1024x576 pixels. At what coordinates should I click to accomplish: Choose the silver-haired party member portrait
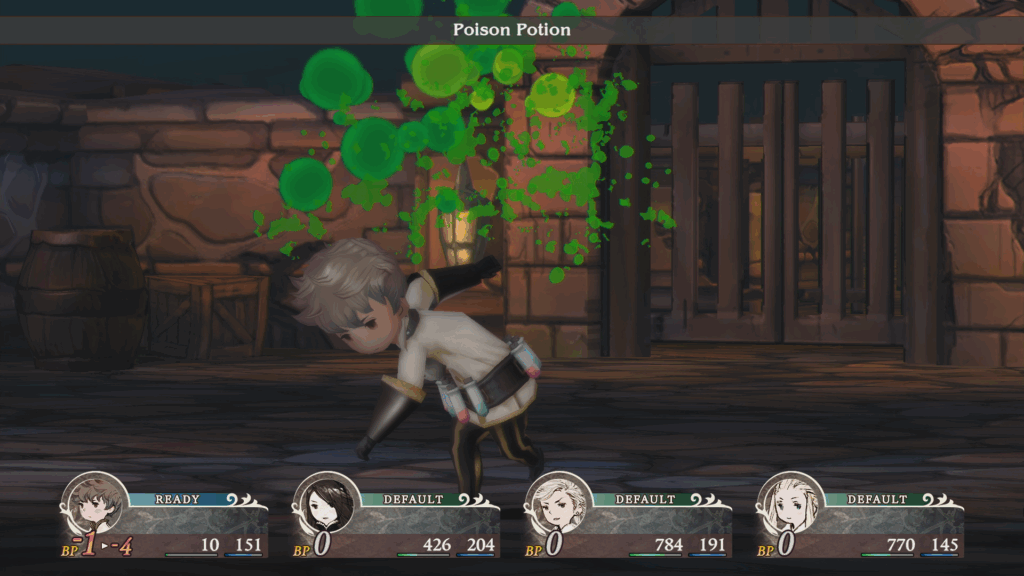coord(559,506)
